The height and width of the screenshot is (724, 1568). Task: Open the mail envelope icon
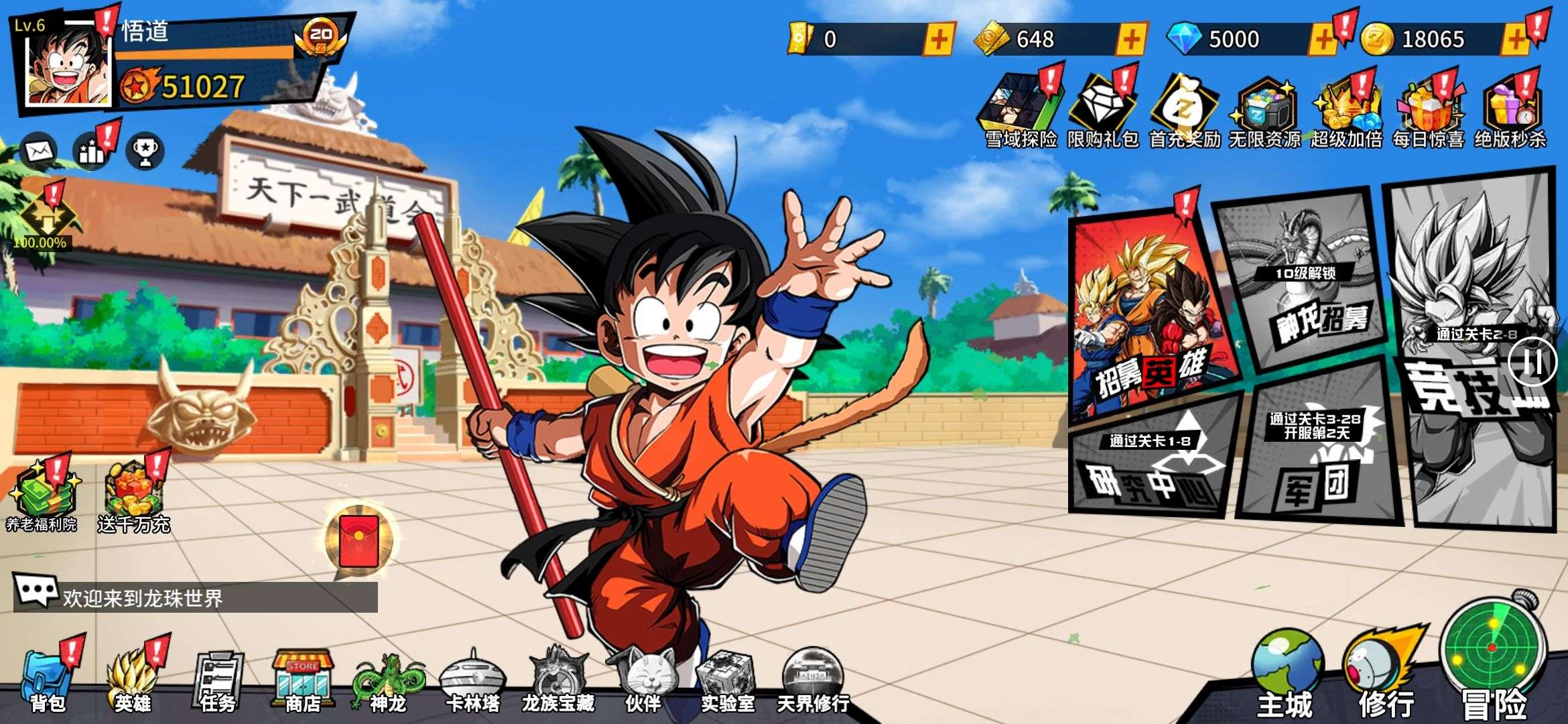pyautogui.click(x=39, y=151)
